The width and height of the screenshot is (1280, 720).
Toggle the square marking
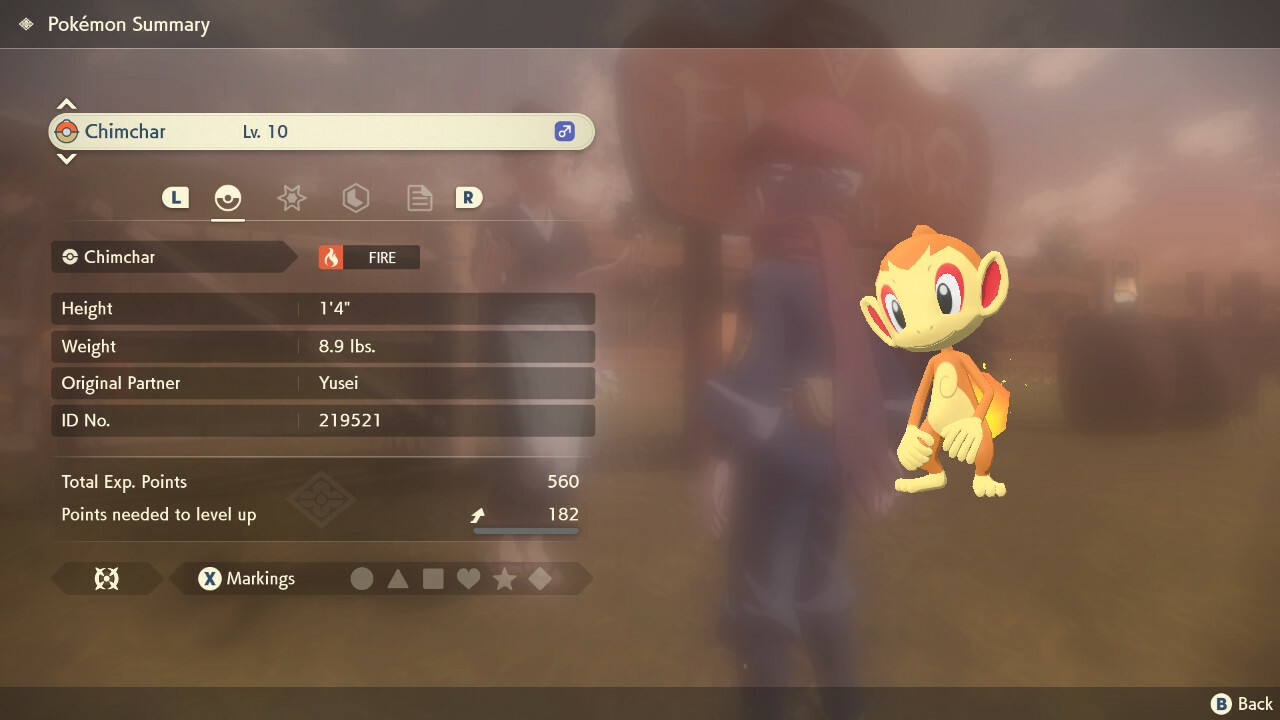point(433,578)
